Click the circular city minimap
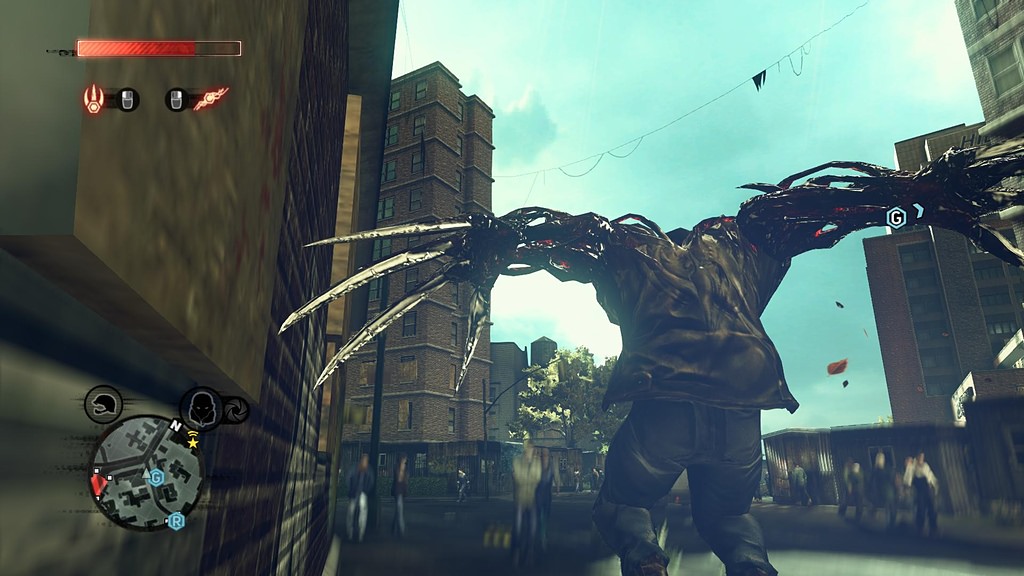The image size is (1024, 576). [145, 472]
